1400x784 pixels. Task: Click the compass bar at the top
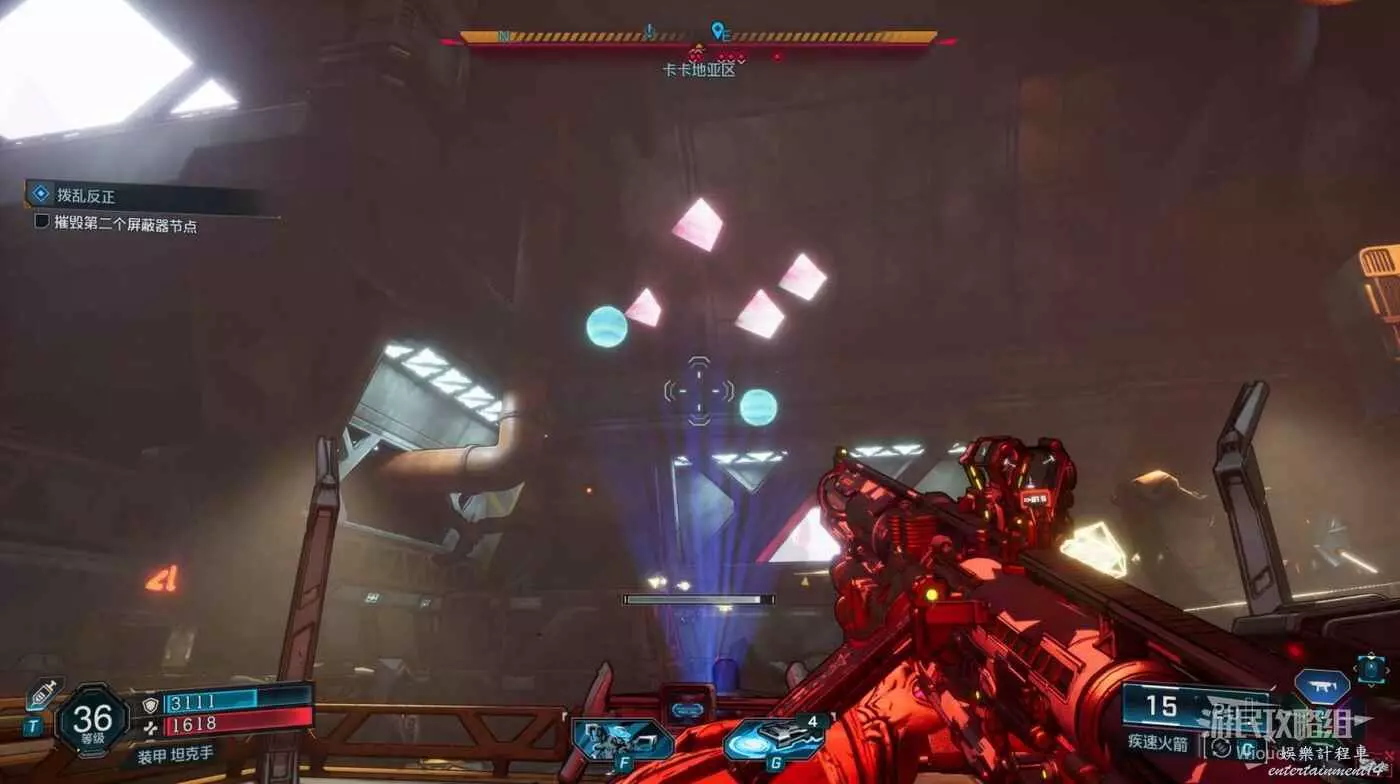(x=699, y=38)
